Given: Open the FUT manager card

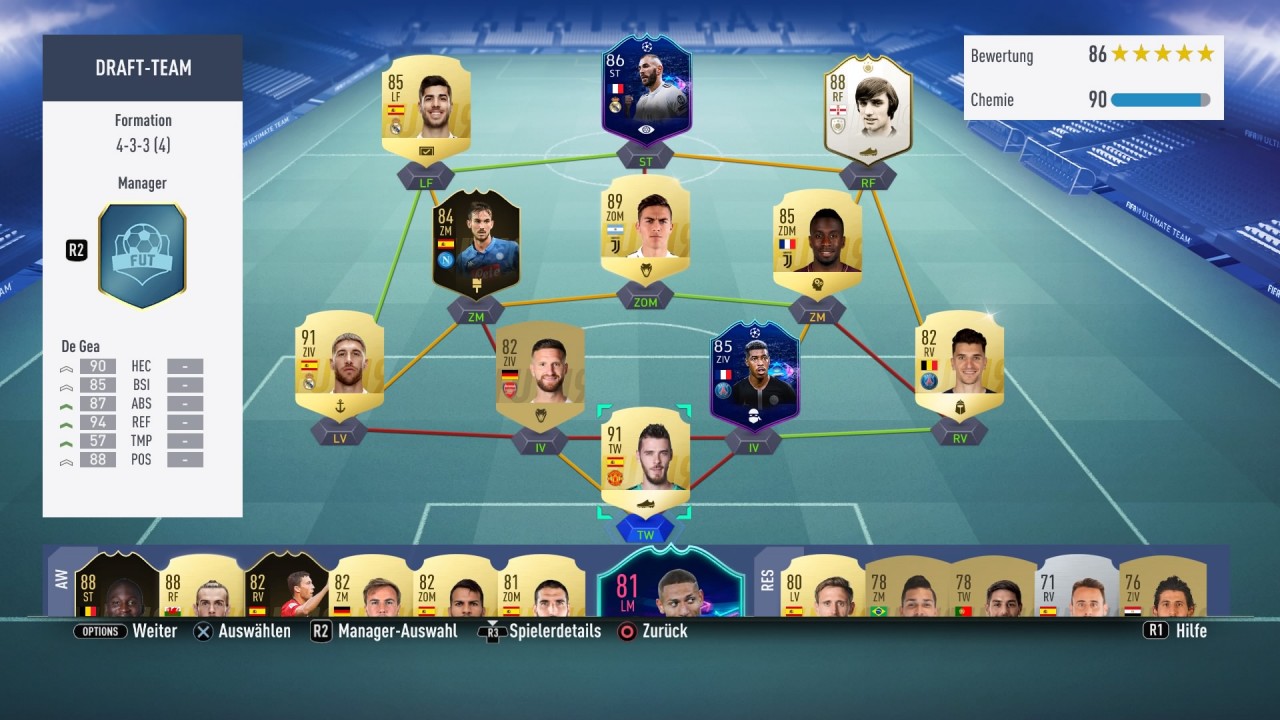Looking at the screenshot, I should (142, 255).
